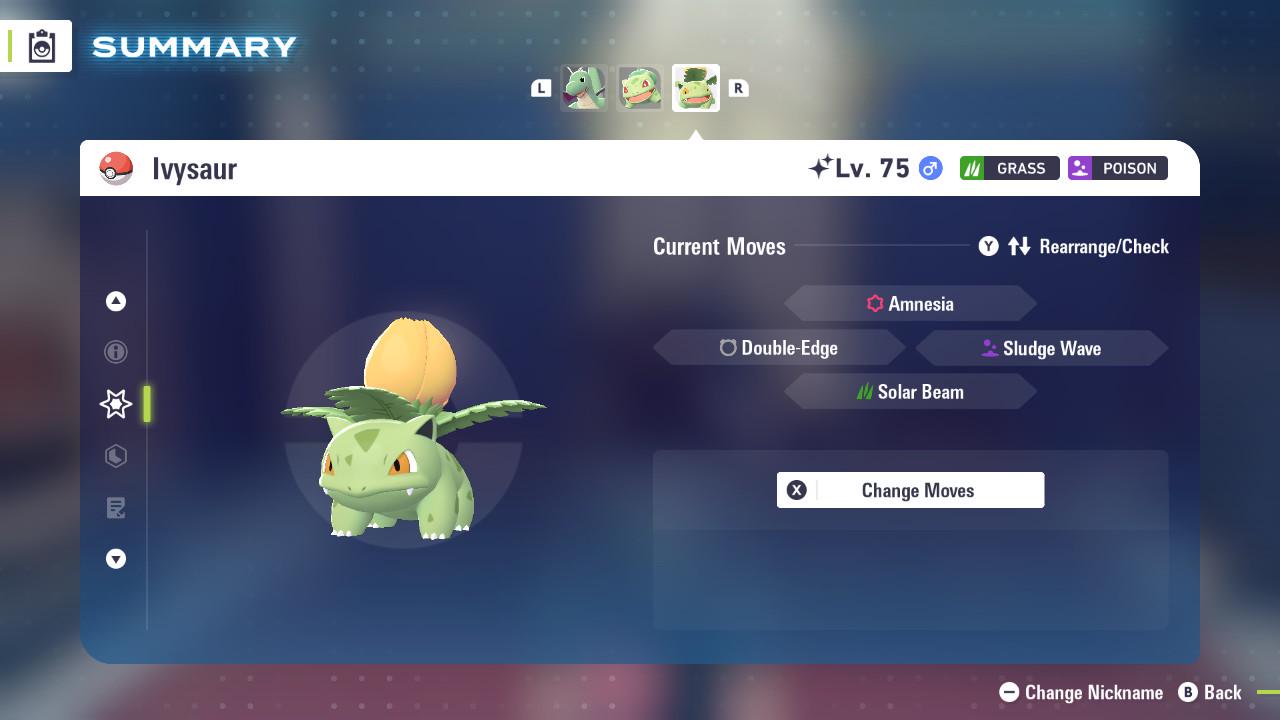Viewport: 1280px width, 720px height.
Task: Select the Sludge Wave move
Action: (1042, 348)
